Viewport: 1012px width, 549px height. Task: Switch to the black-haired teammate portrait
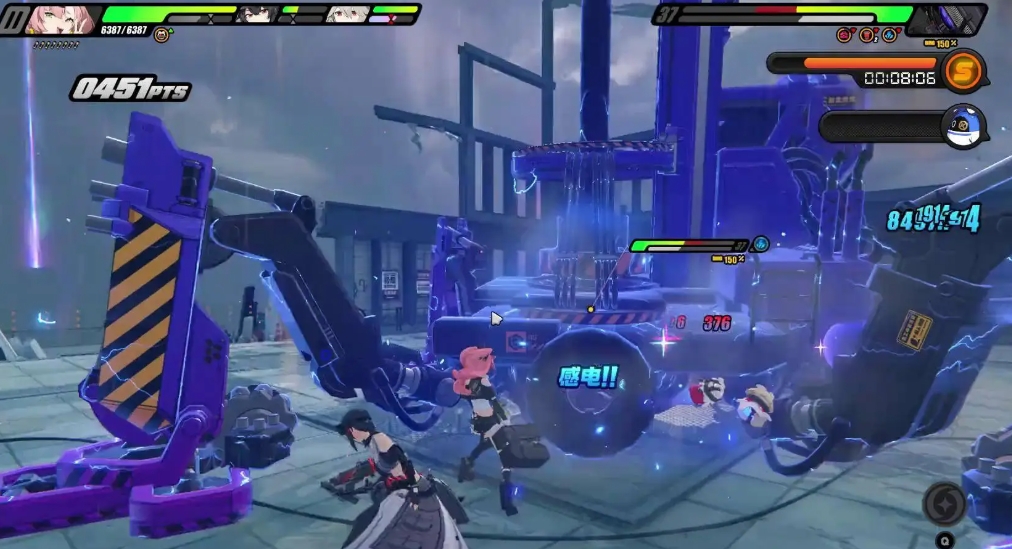coord(257,15)
